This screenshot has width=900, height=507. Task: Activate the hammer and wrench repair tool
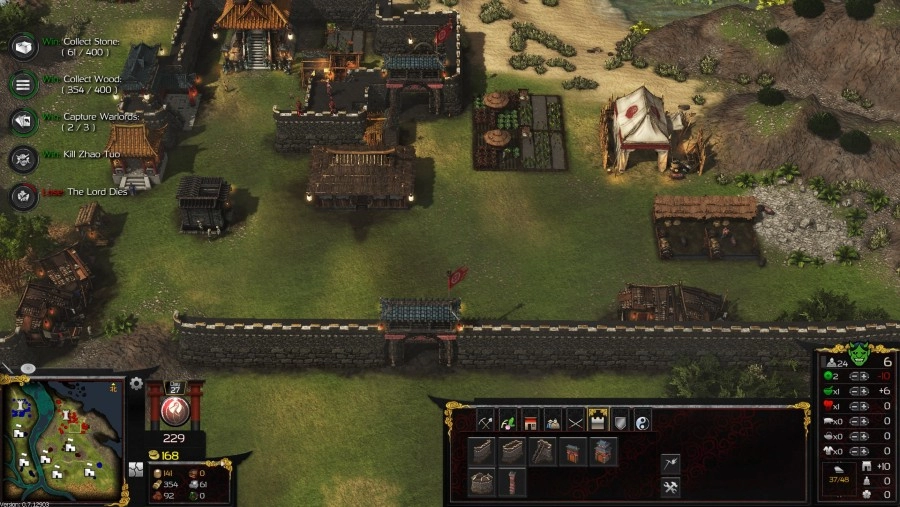tap(670, 487)
